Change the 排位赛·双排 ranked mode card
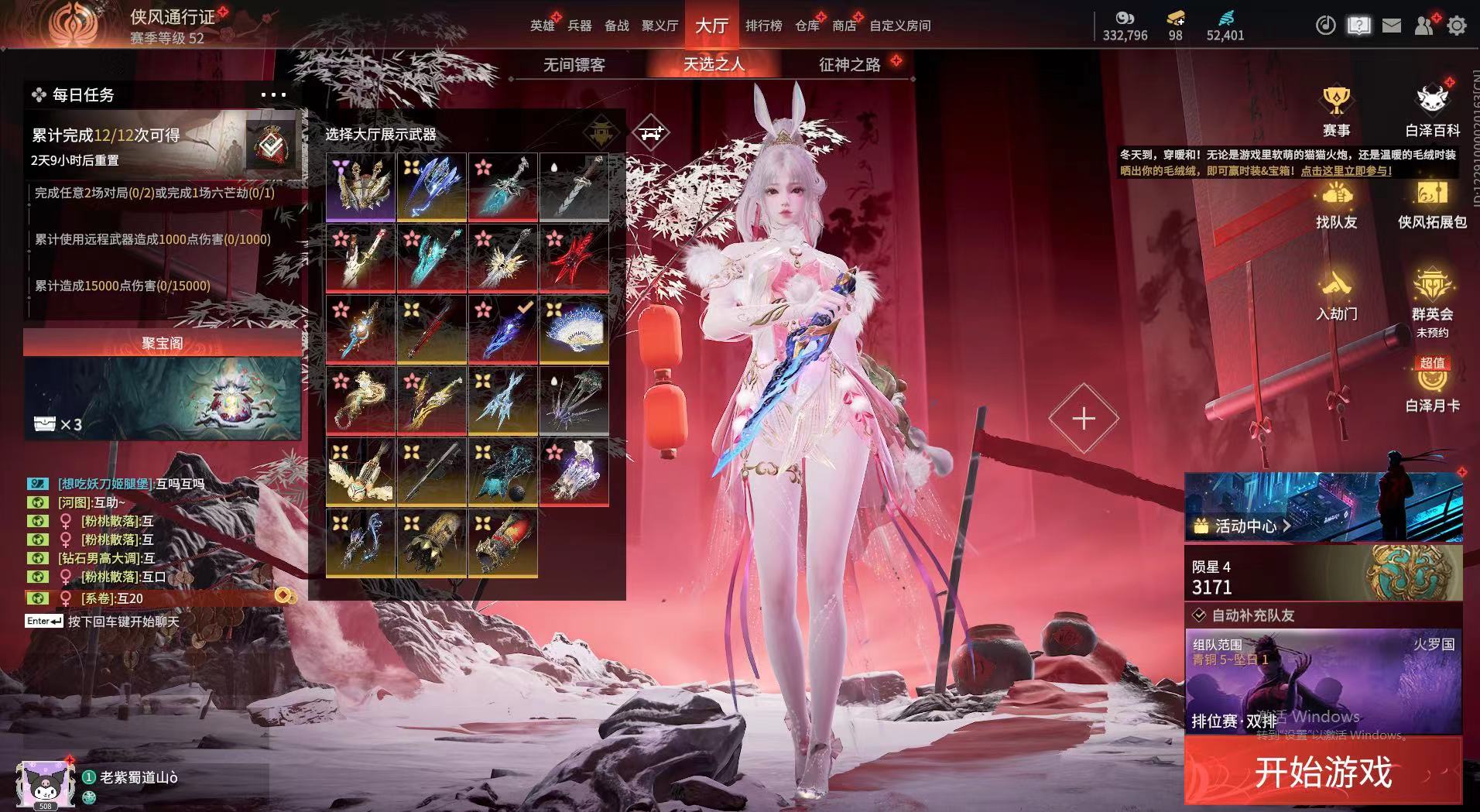The image size is (1480, 812). pos(1323,681)
